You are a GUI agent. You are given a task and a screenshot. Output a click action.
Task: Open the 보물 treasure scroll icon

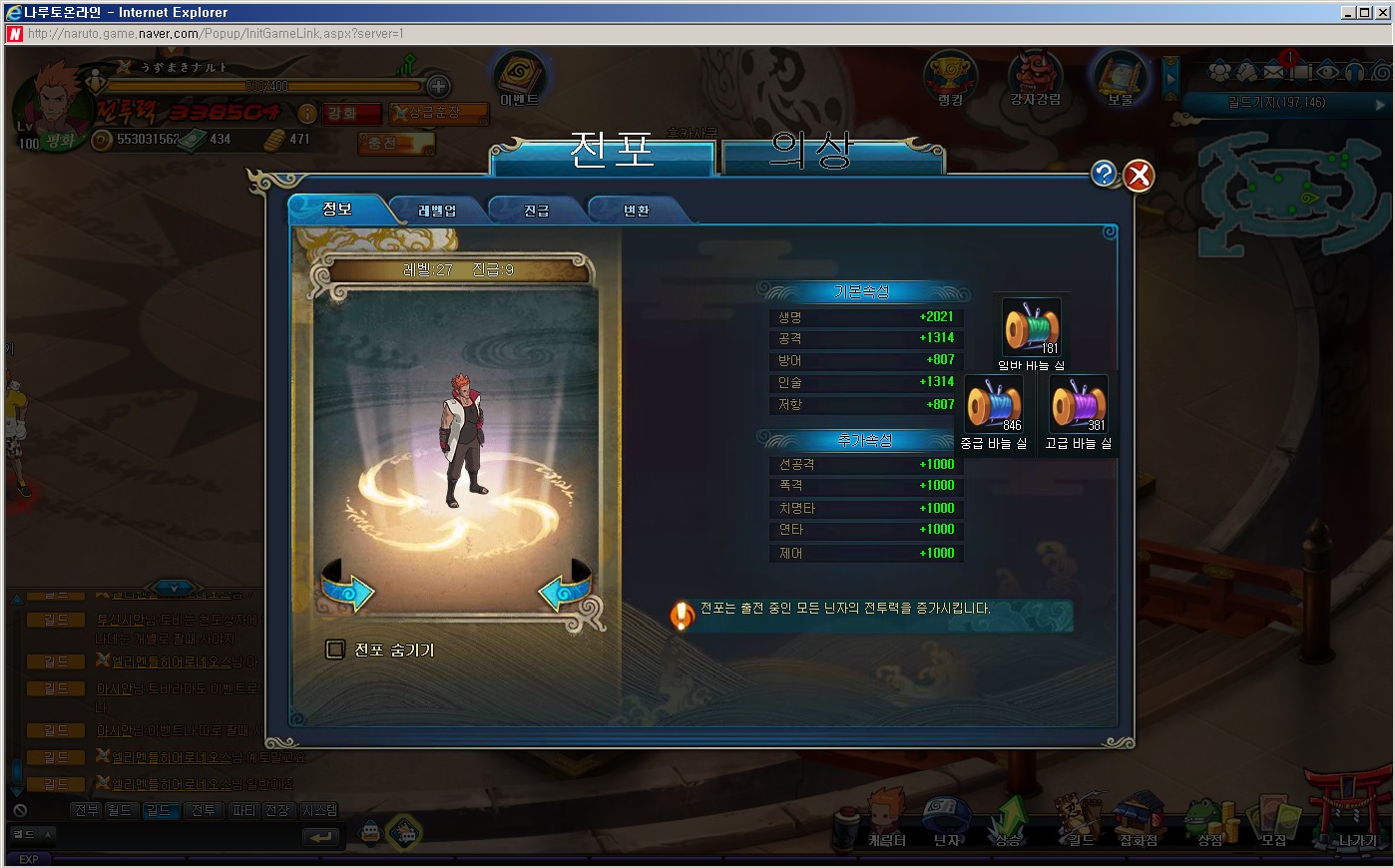point(1120,77)
